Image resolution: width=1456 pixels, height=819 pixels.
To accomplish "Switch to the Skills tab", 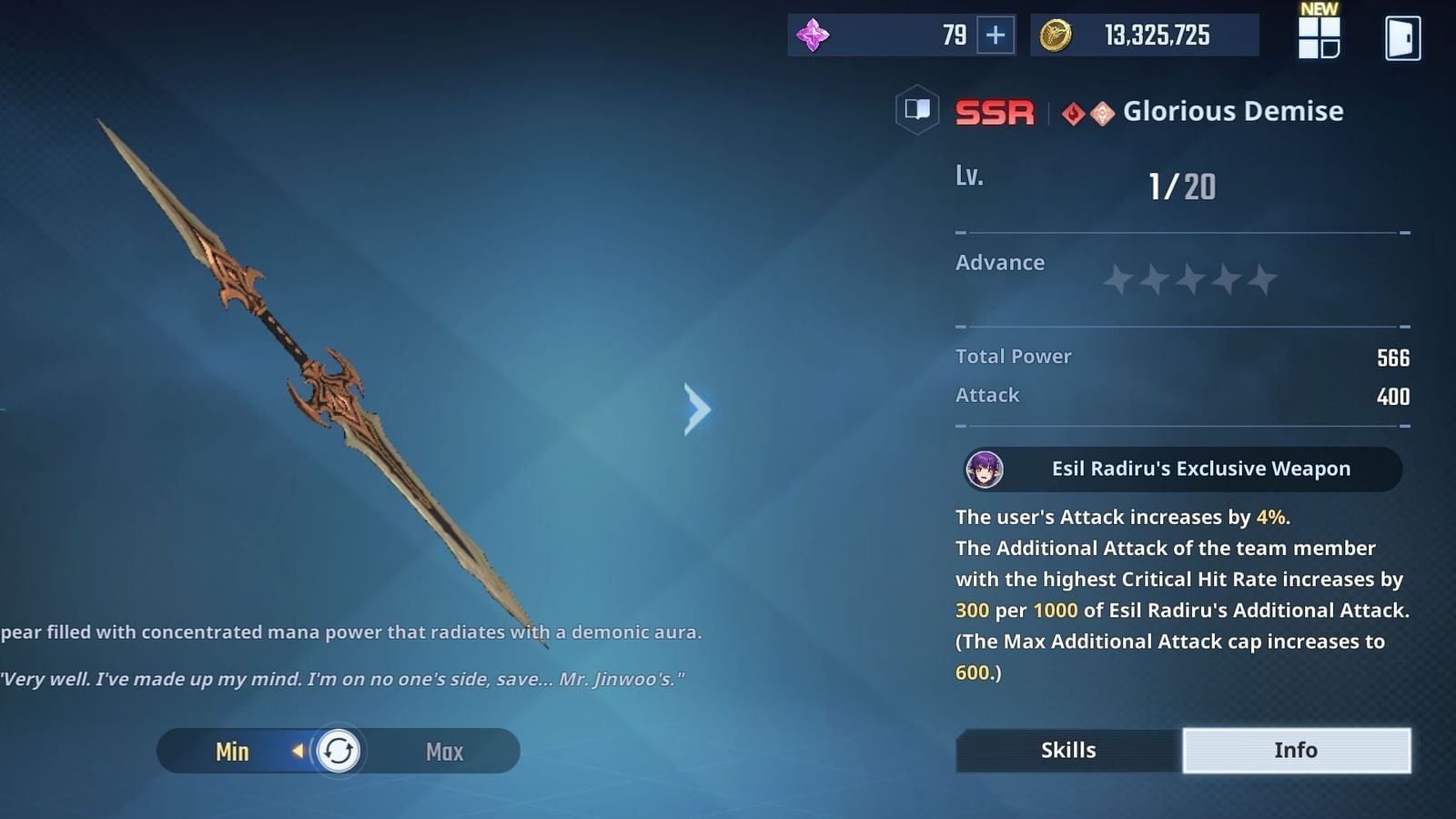I will (1067, 750).
